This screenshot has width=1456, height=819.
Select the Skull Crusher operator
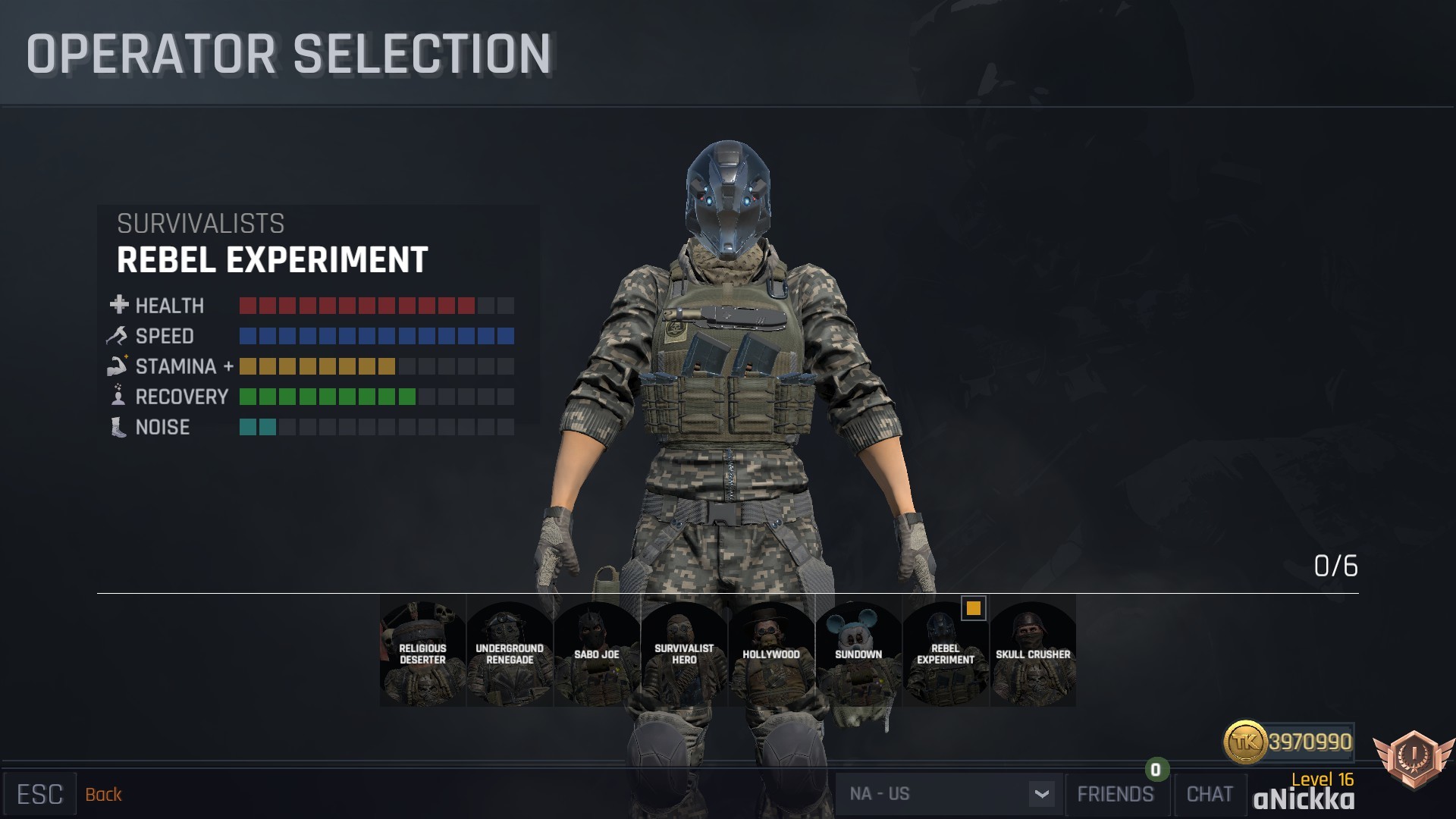pyautogui.click(x=1031, y=652)
